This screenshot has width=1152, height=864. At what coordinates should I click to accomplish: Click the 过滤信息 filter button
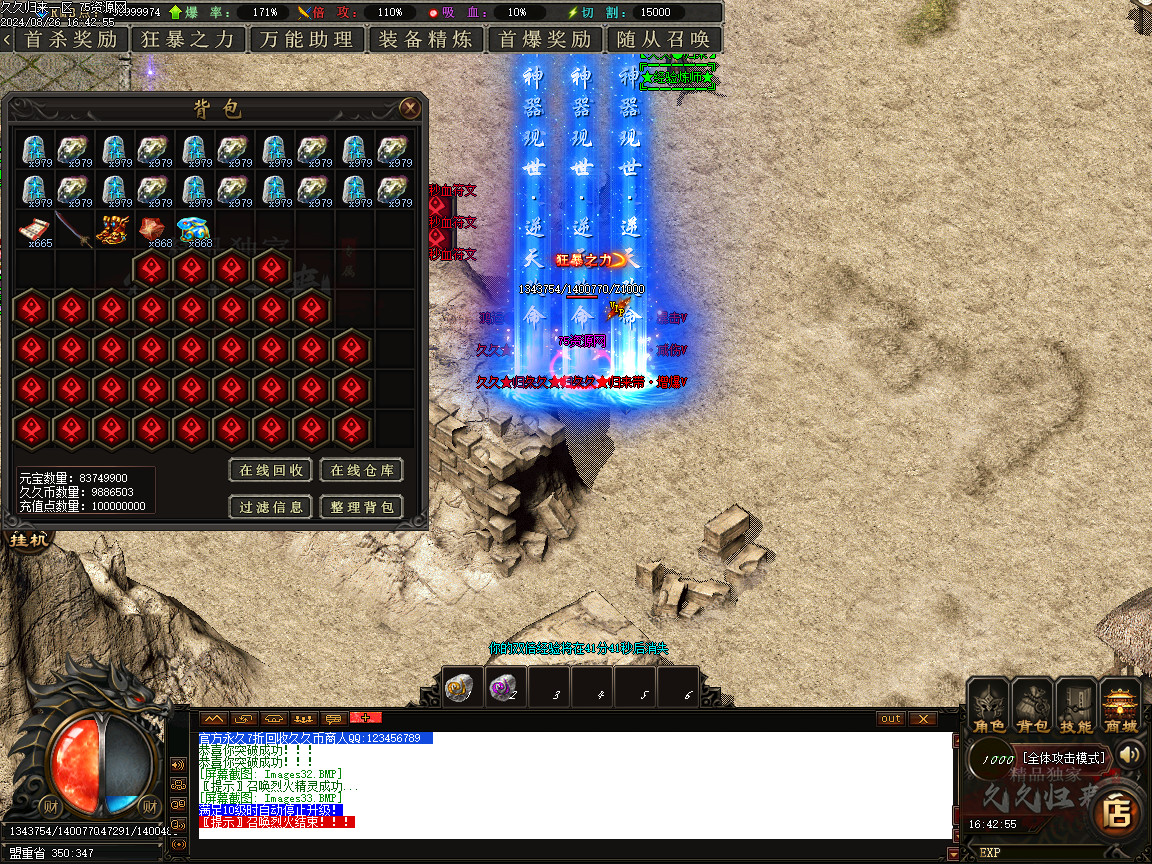pyautogui.click(x=272, y=507)
